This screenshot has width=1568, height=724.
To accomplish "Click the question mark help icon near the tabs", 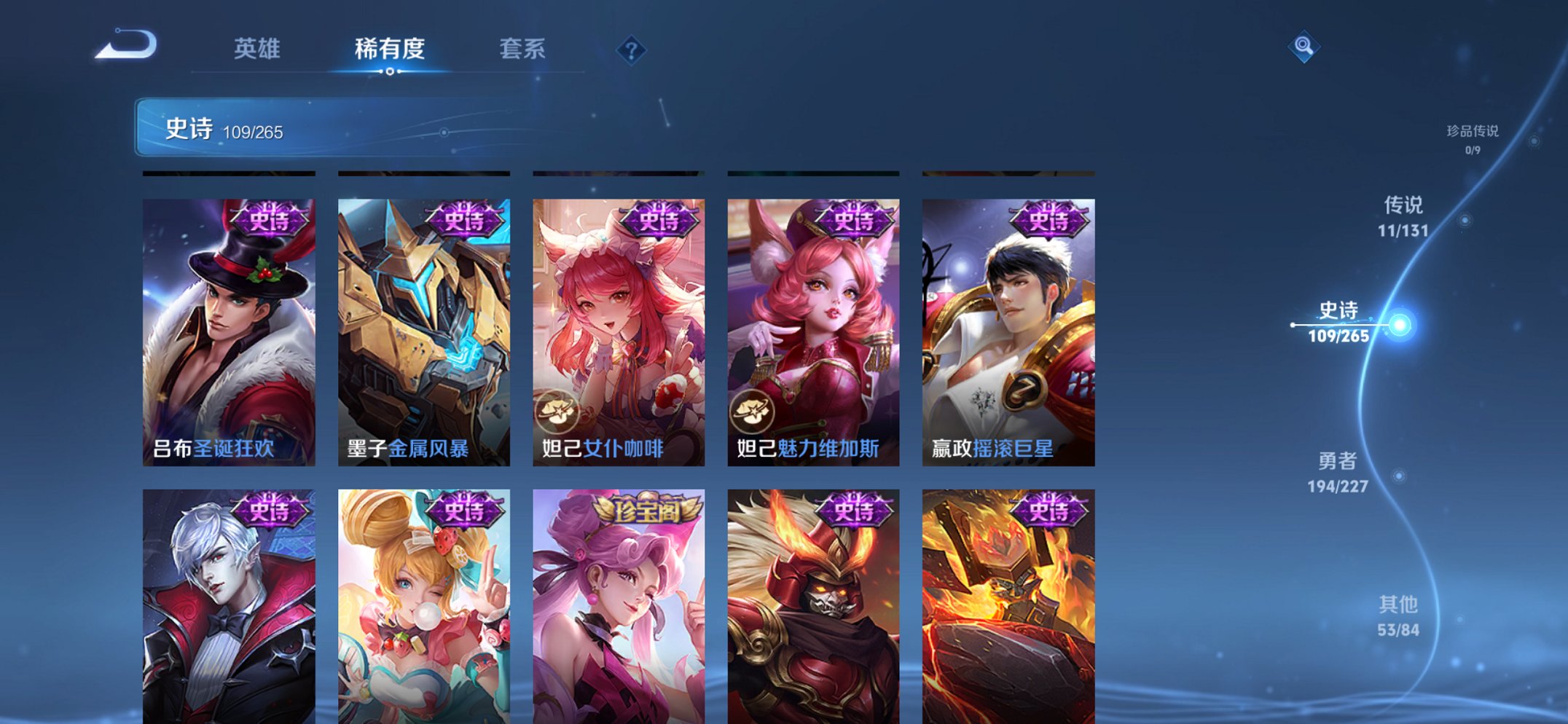I will [632, 50].
